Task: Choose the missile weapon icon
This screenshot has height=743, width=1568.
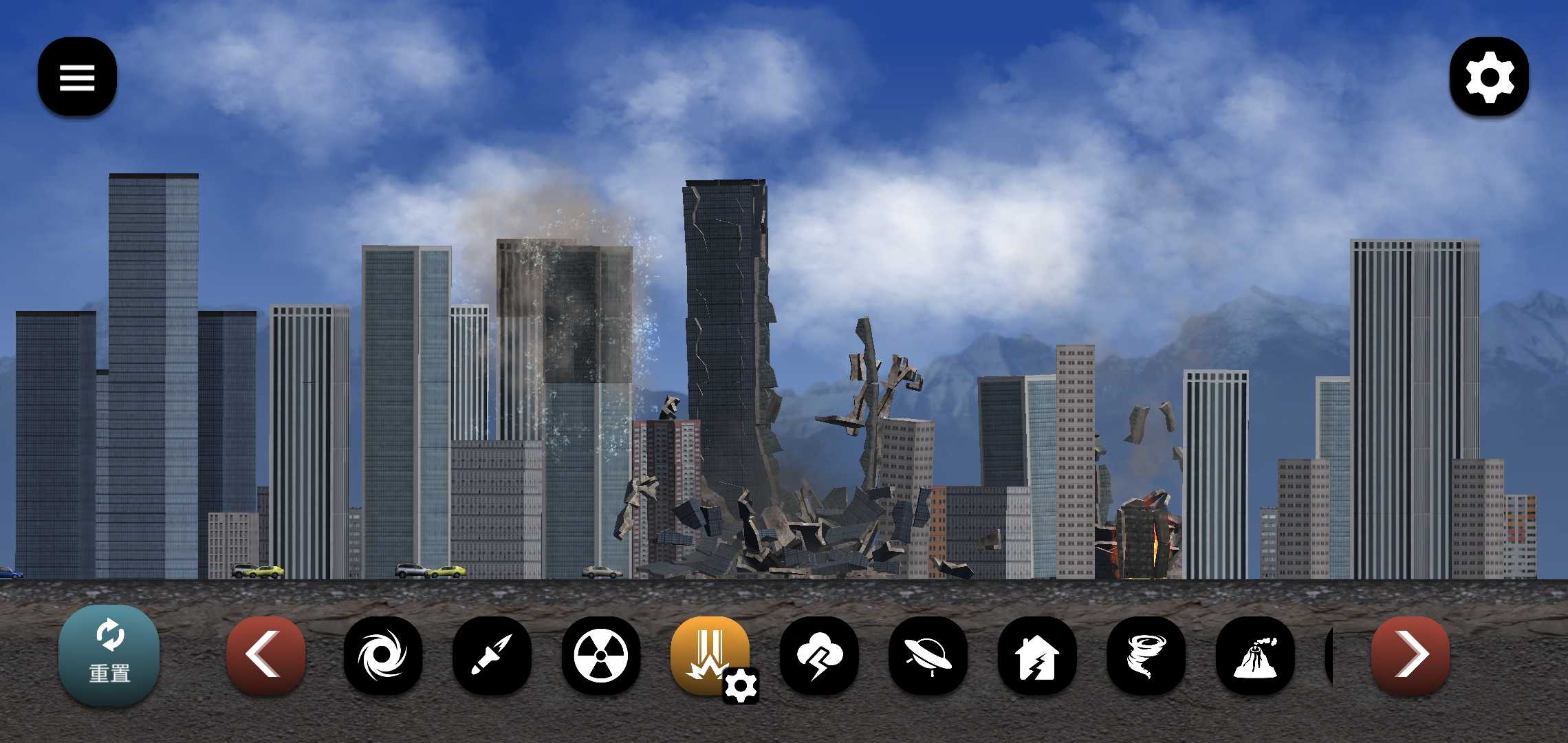Action: (492, 654)
